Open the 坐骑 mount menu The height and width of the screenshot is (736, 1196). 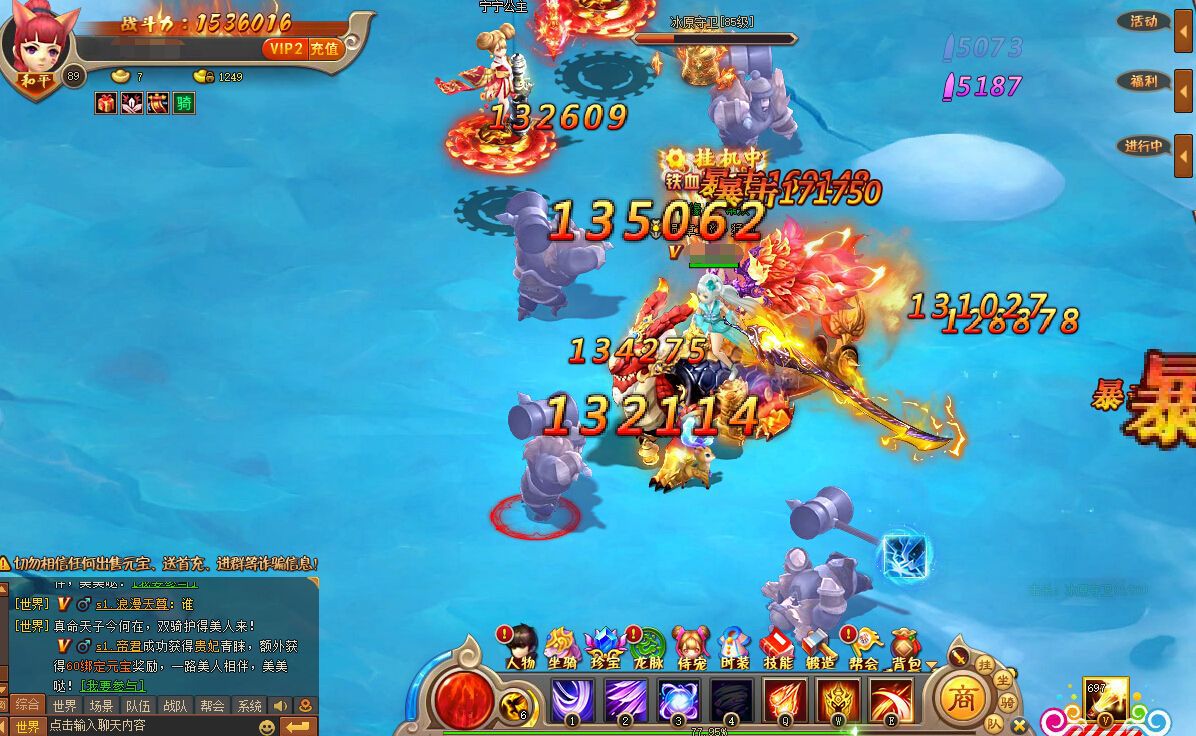tap(563, 647)
